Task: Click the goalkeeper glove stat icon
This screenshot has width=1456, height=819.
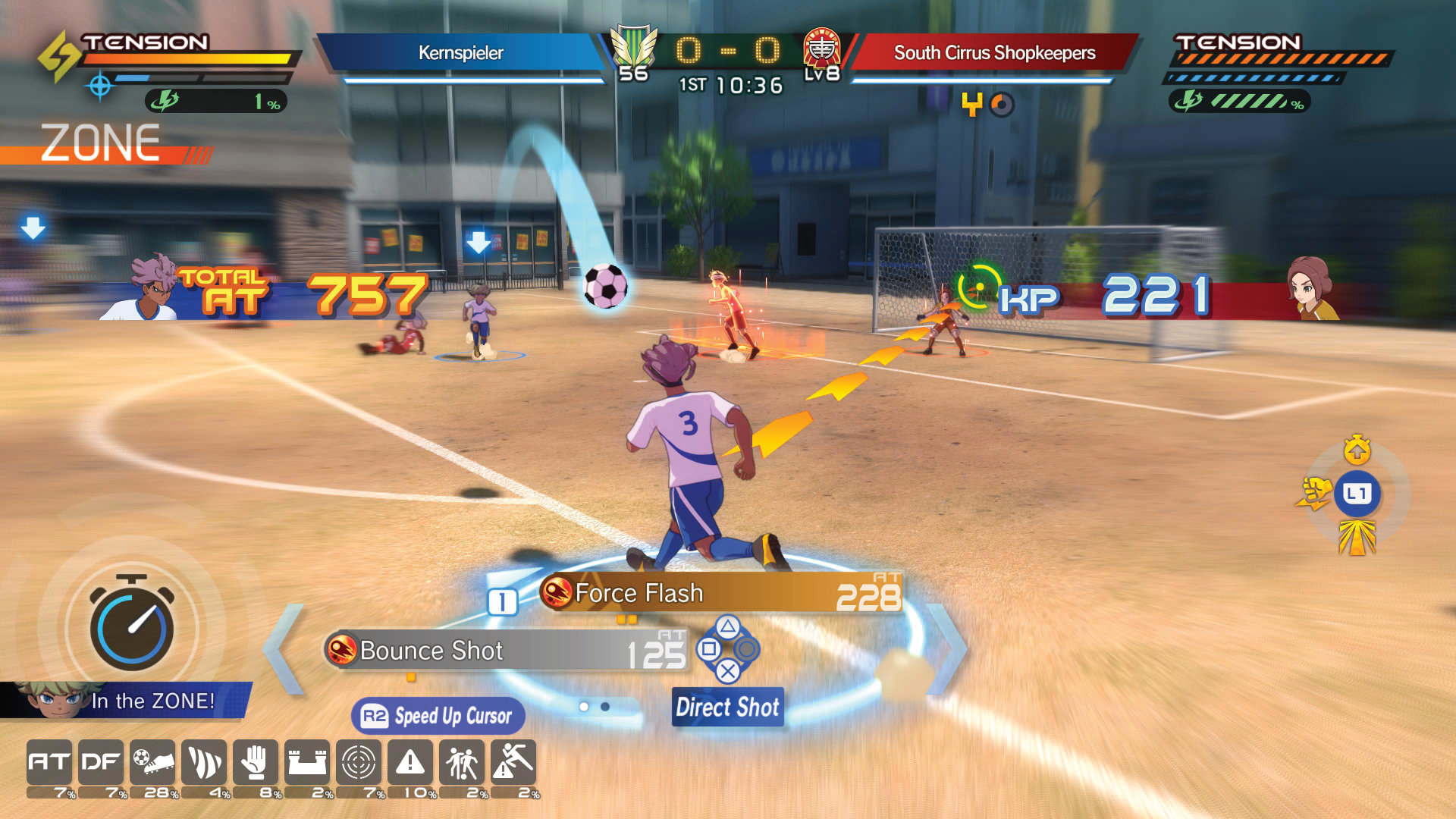Action: point(256,762)
